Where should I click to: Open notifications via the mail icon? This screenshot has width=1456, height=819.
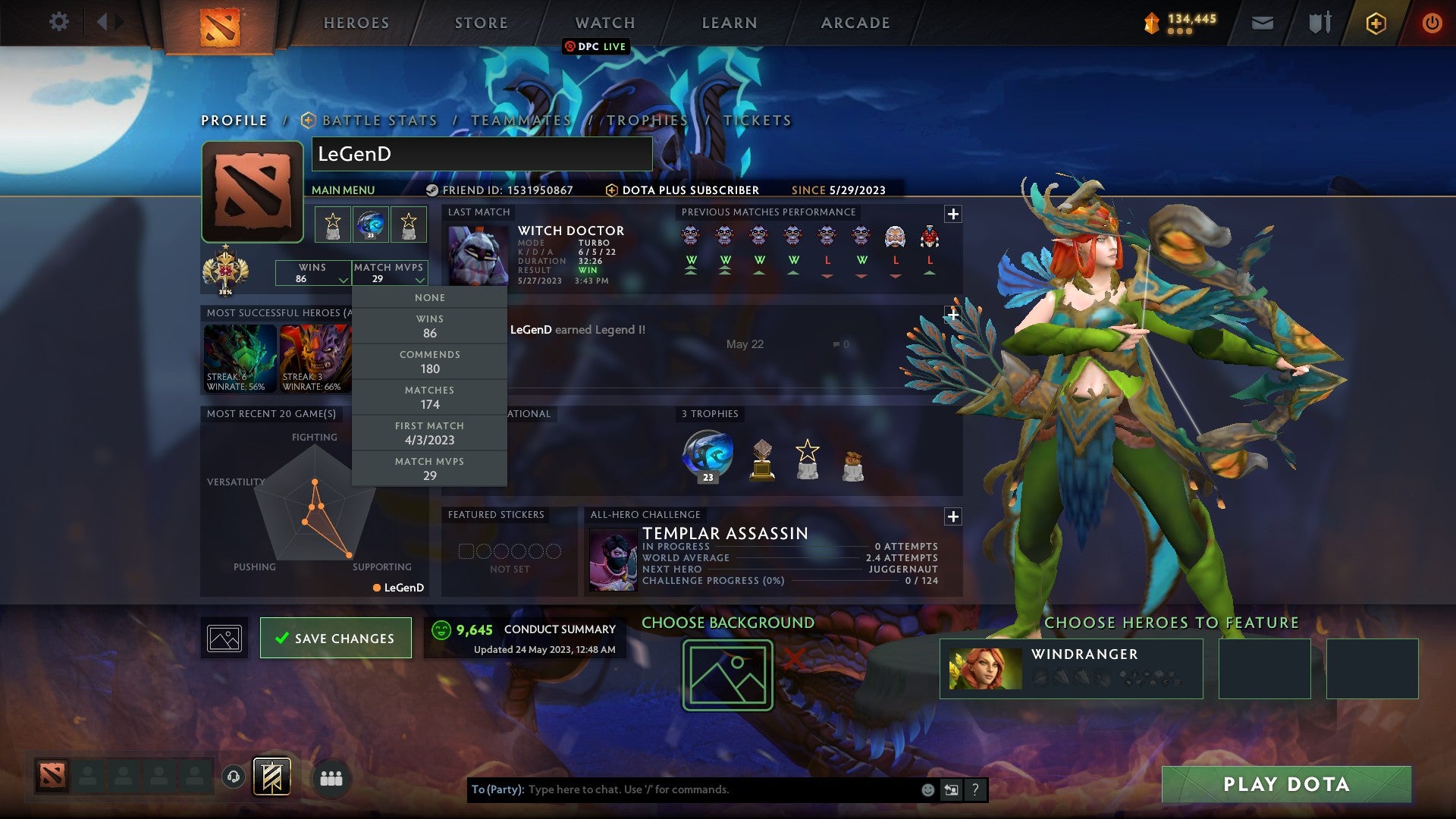pyautogui.click(x=1262, y=22)
